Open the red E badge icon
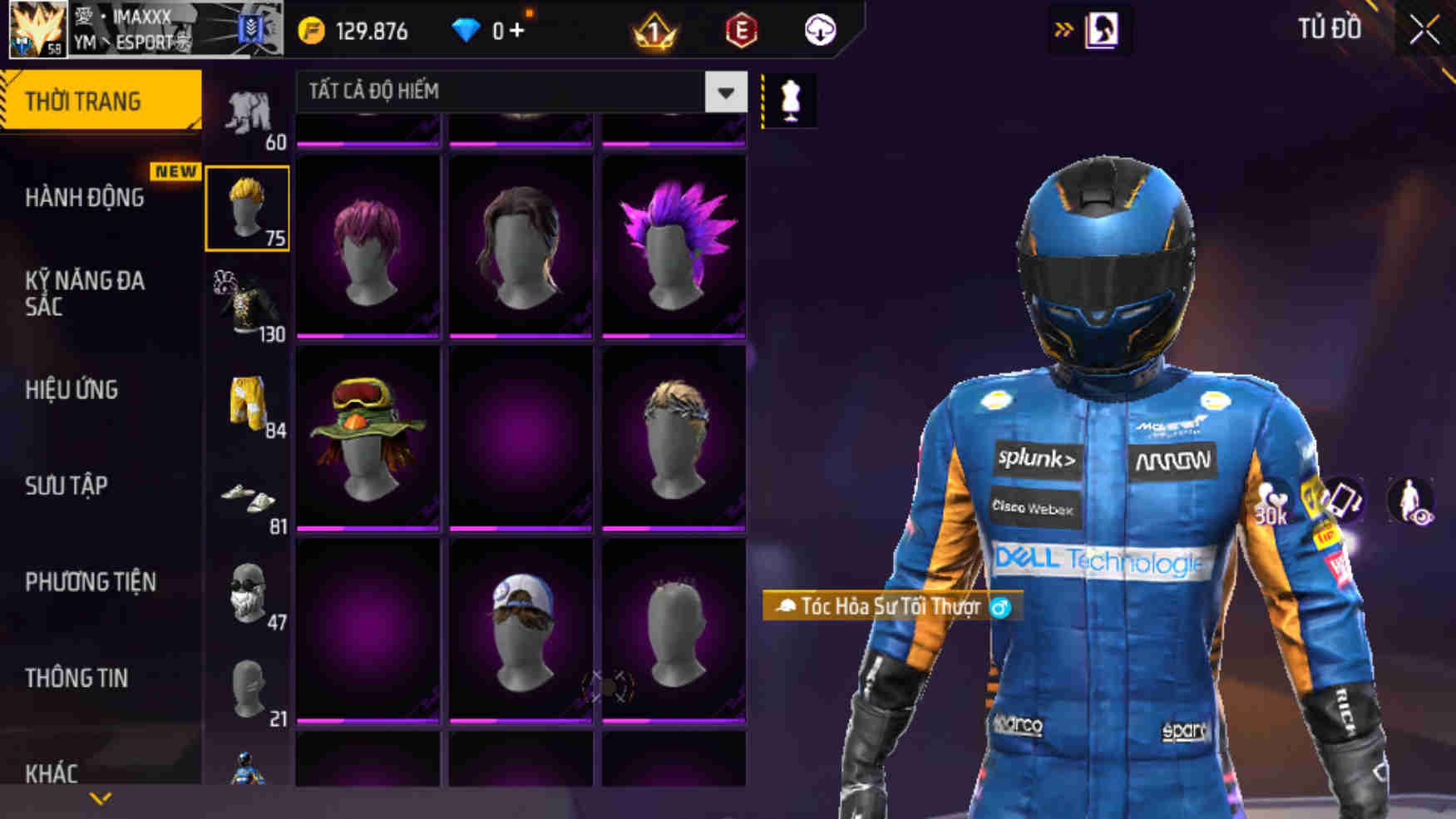The image size is (1456, 819). pyautogui.click(x=740, y=32)
